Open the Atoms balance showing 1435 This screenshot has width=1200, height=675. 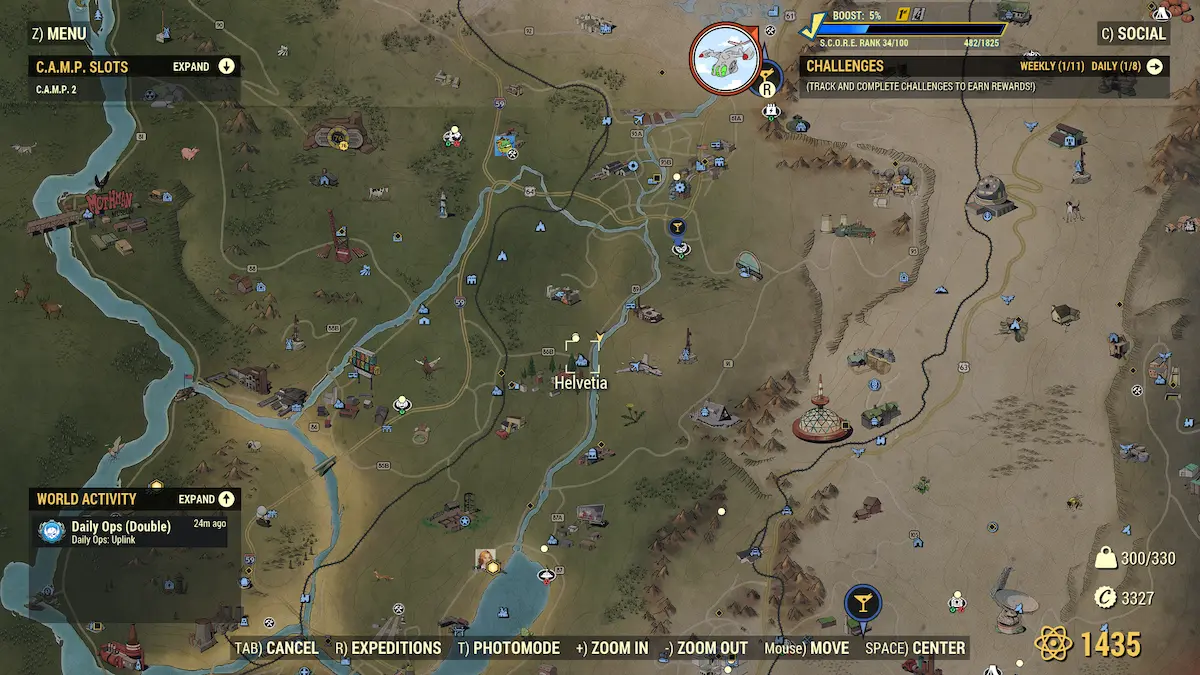click(1090, 643)
